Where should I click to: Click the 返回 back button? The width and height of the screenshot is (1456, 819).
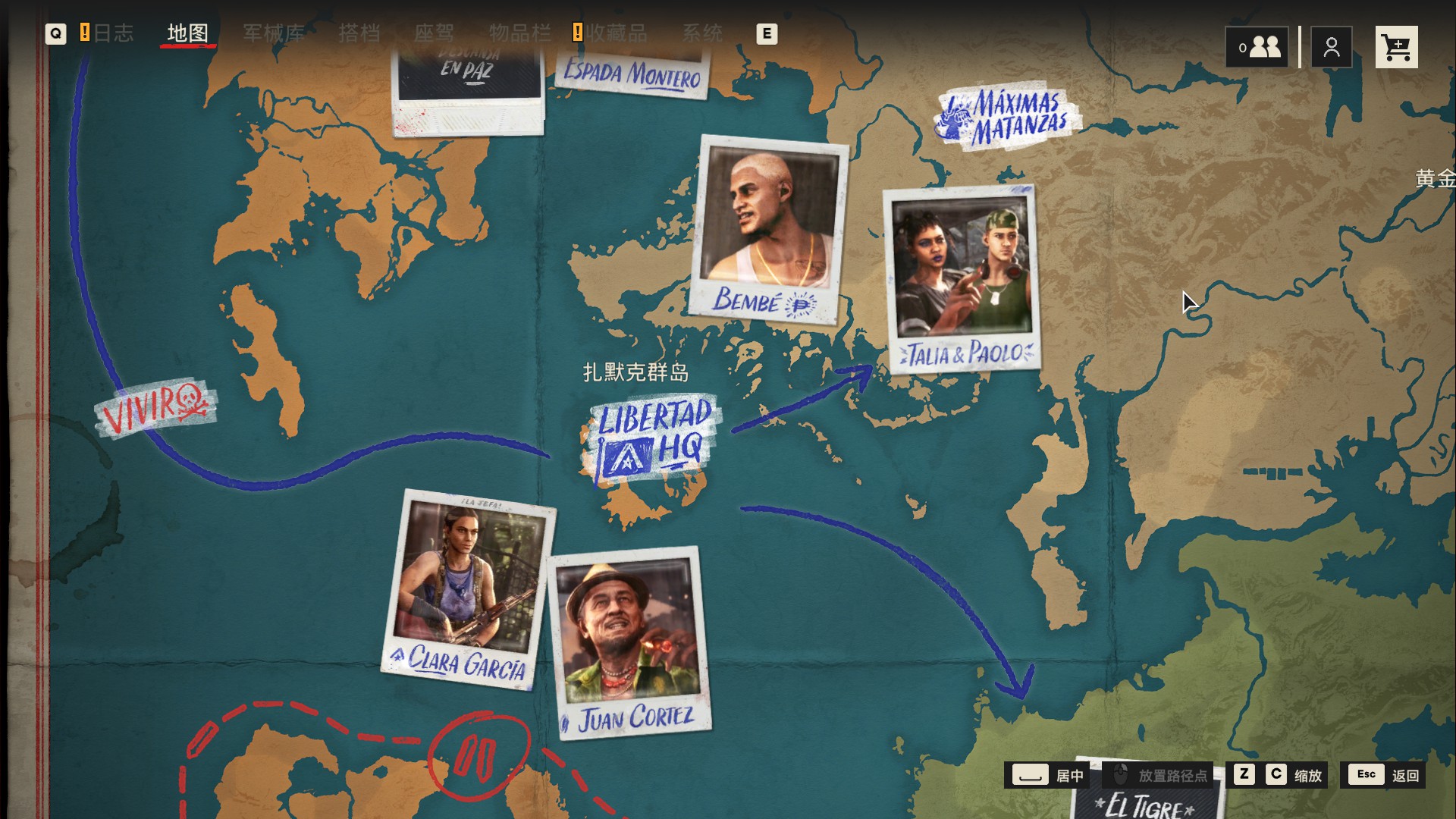(1384, 775)
